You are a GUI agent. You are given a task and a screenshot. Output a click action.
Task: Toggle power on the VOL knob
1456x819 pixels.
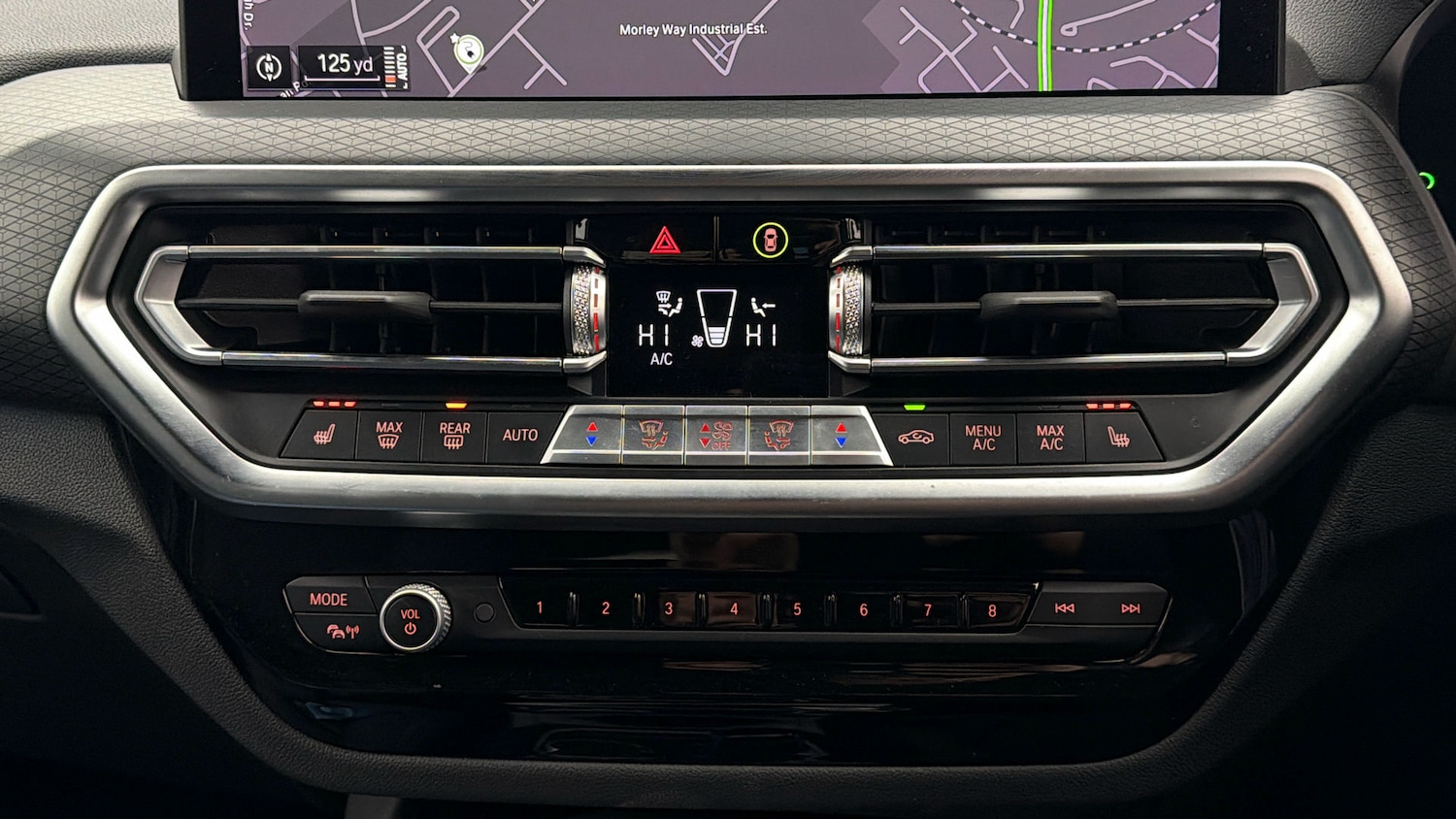pyautogui.click(x=412, y=618)
